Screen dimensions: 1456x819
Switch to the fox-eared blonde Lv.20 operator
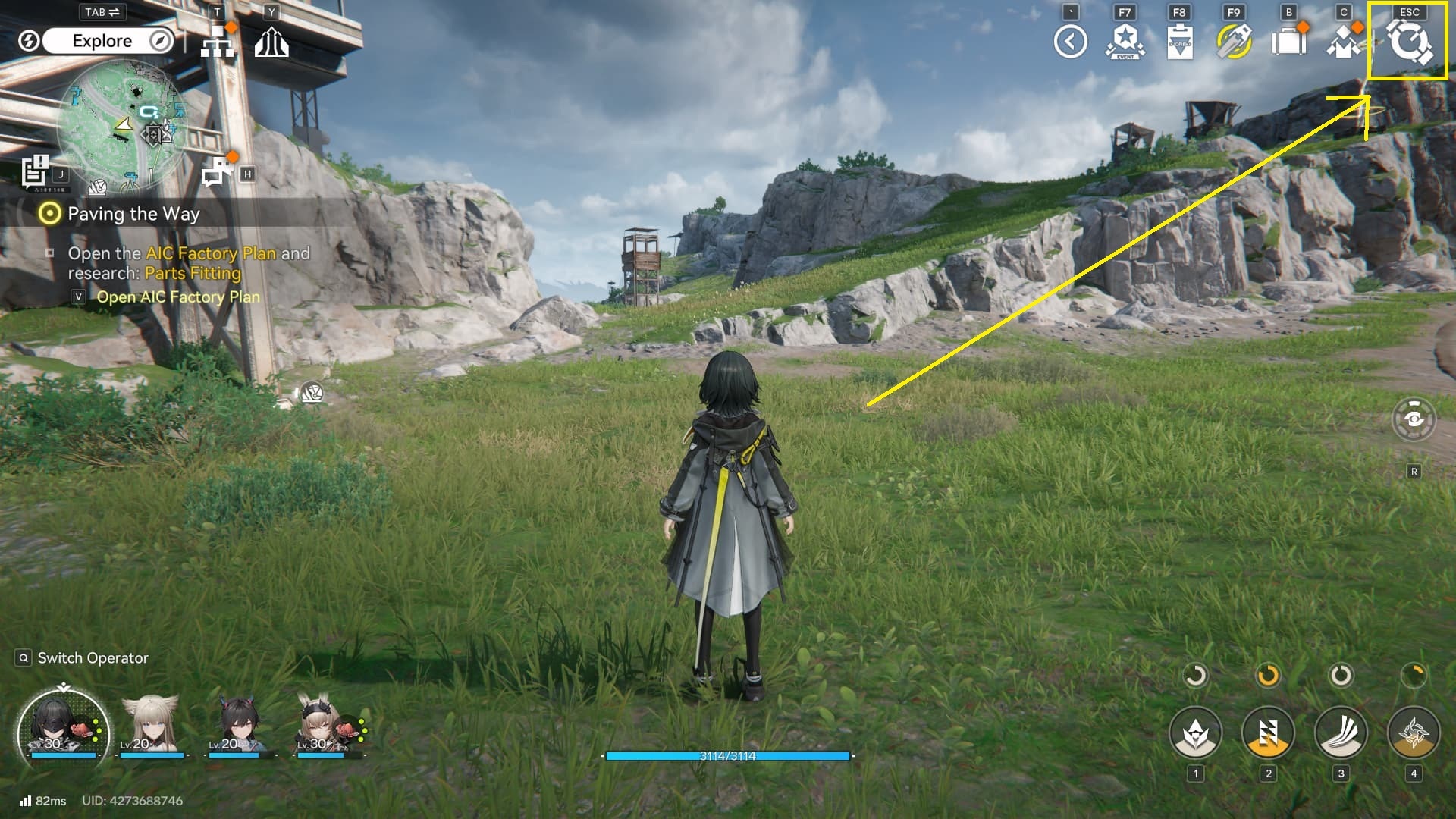[152, 726]
